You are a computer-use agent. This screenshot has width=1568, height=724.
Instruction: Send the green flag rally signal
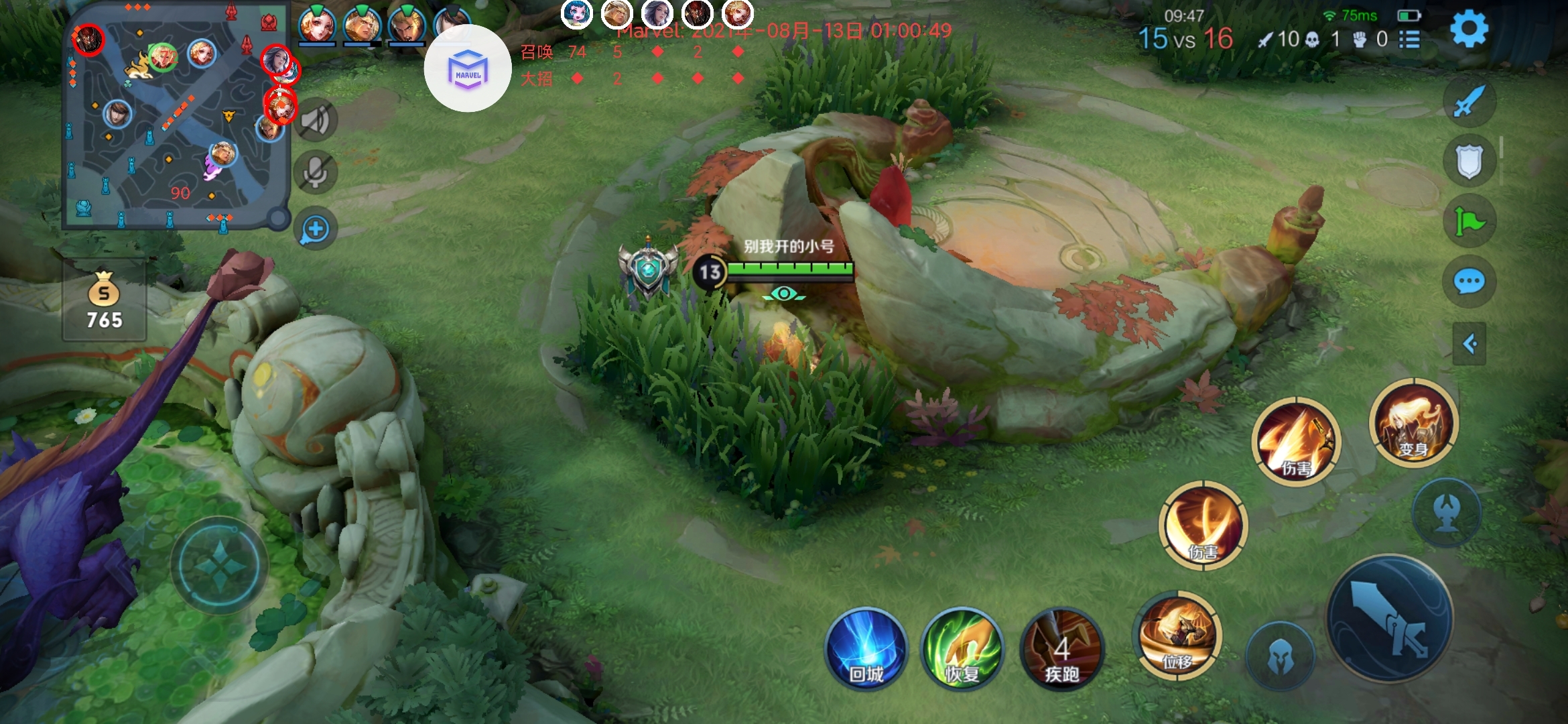pos(1469,222)
